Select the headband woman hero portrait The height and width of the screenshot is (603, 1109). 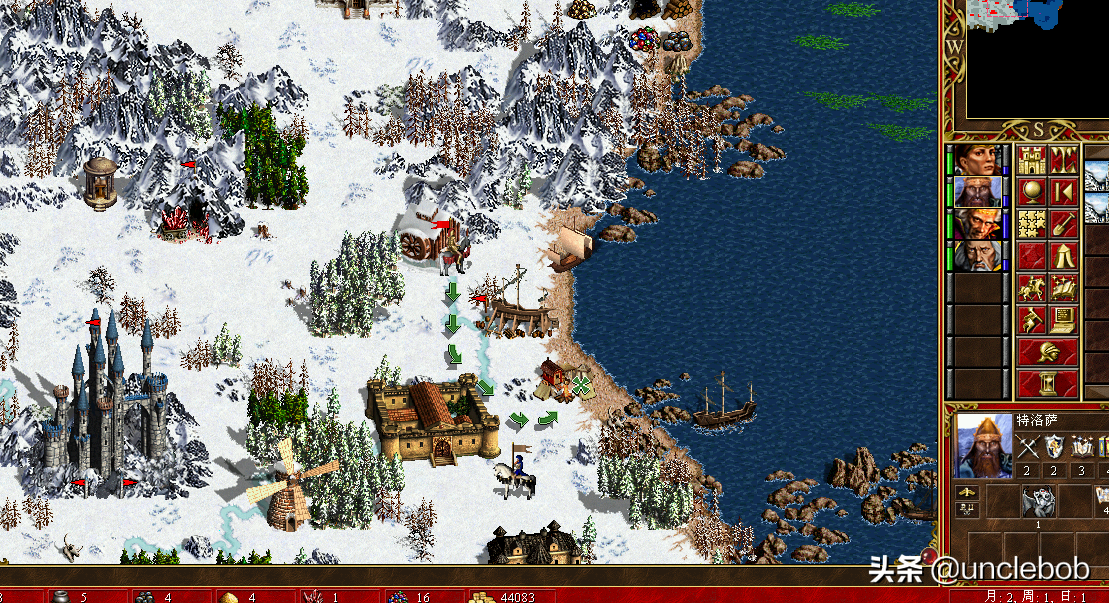pos(980,160)
